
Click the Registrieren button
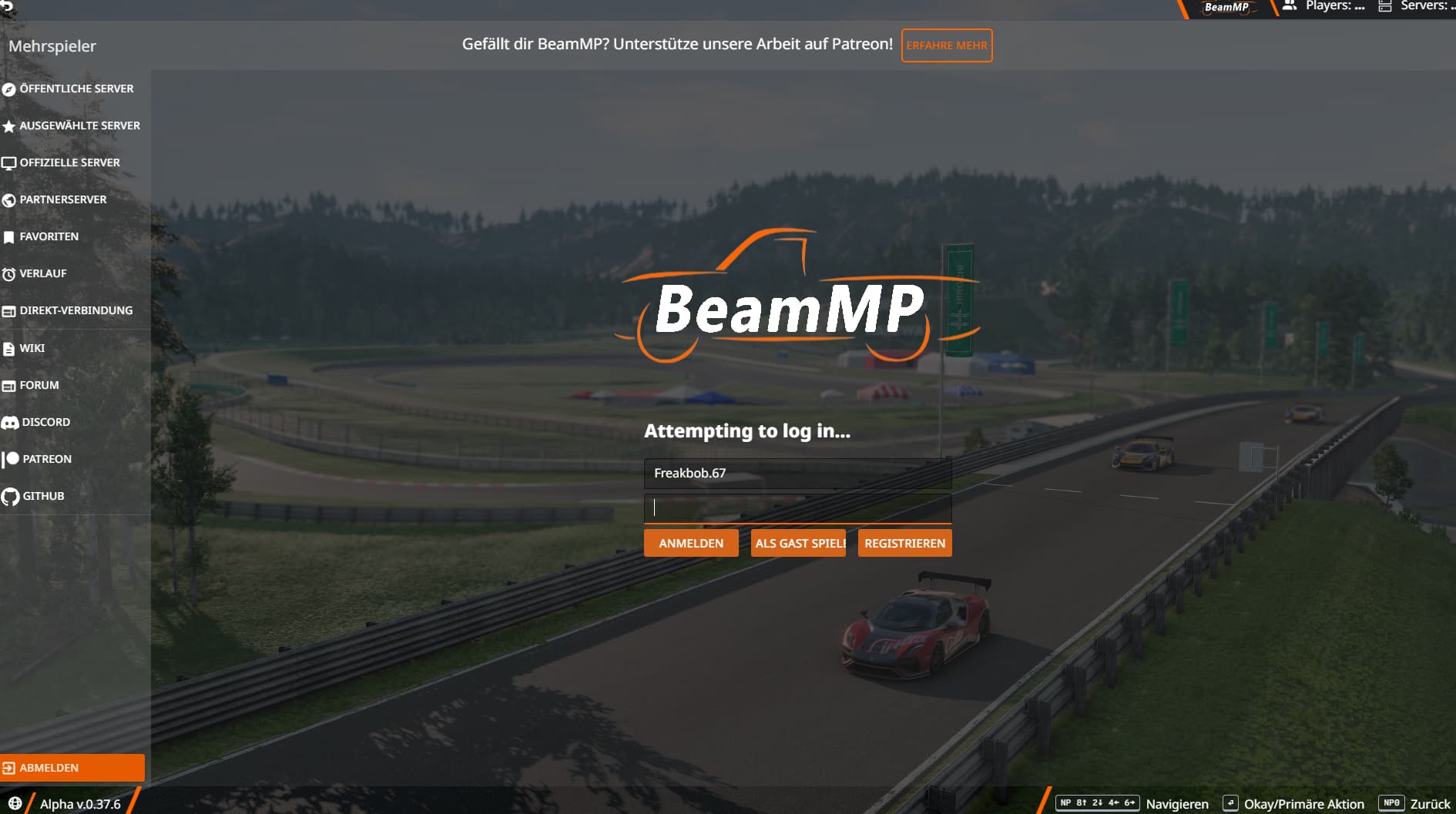pos(904,543)
